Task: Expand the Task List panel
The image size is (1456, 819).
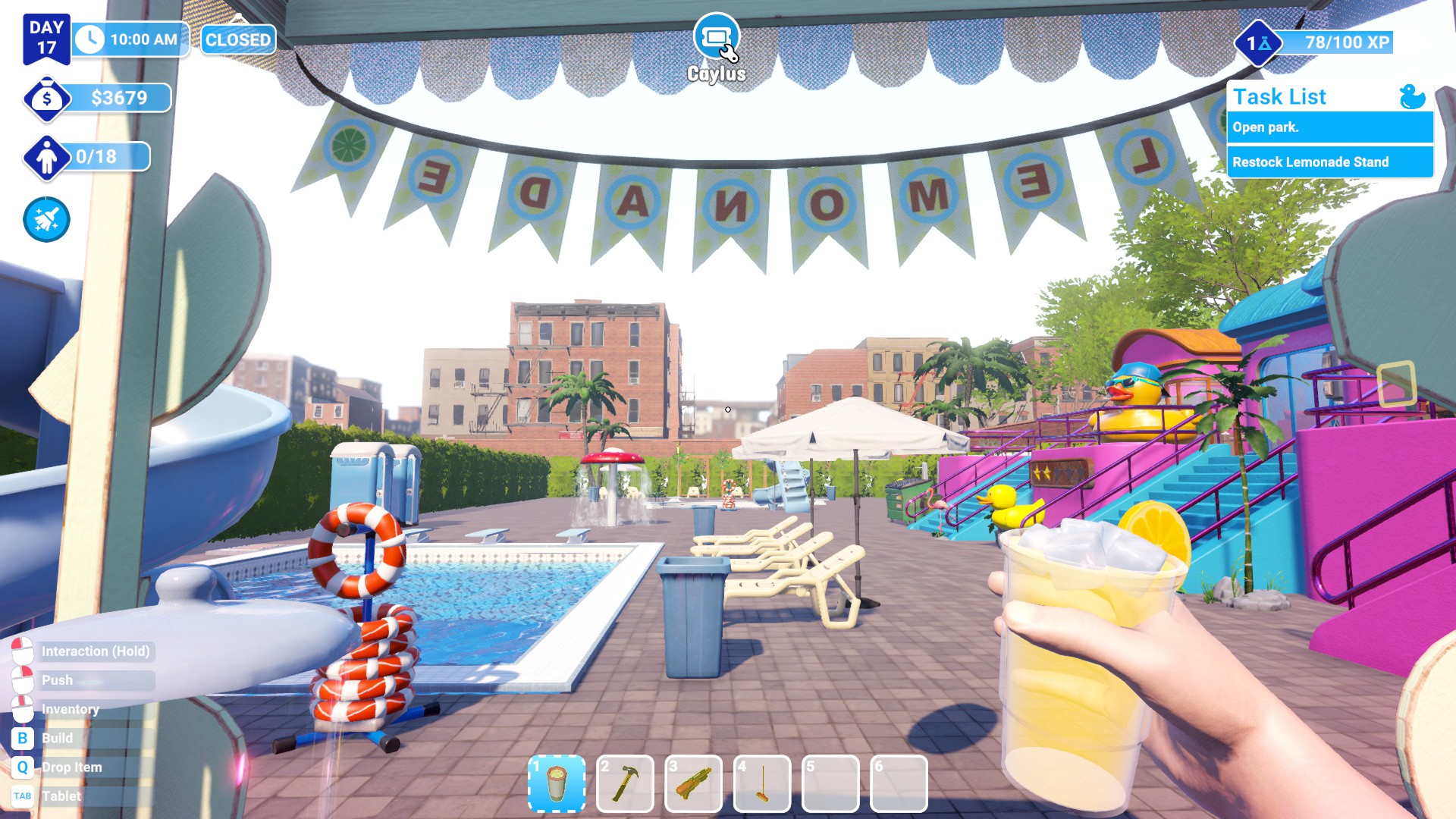Action: 1279,96
